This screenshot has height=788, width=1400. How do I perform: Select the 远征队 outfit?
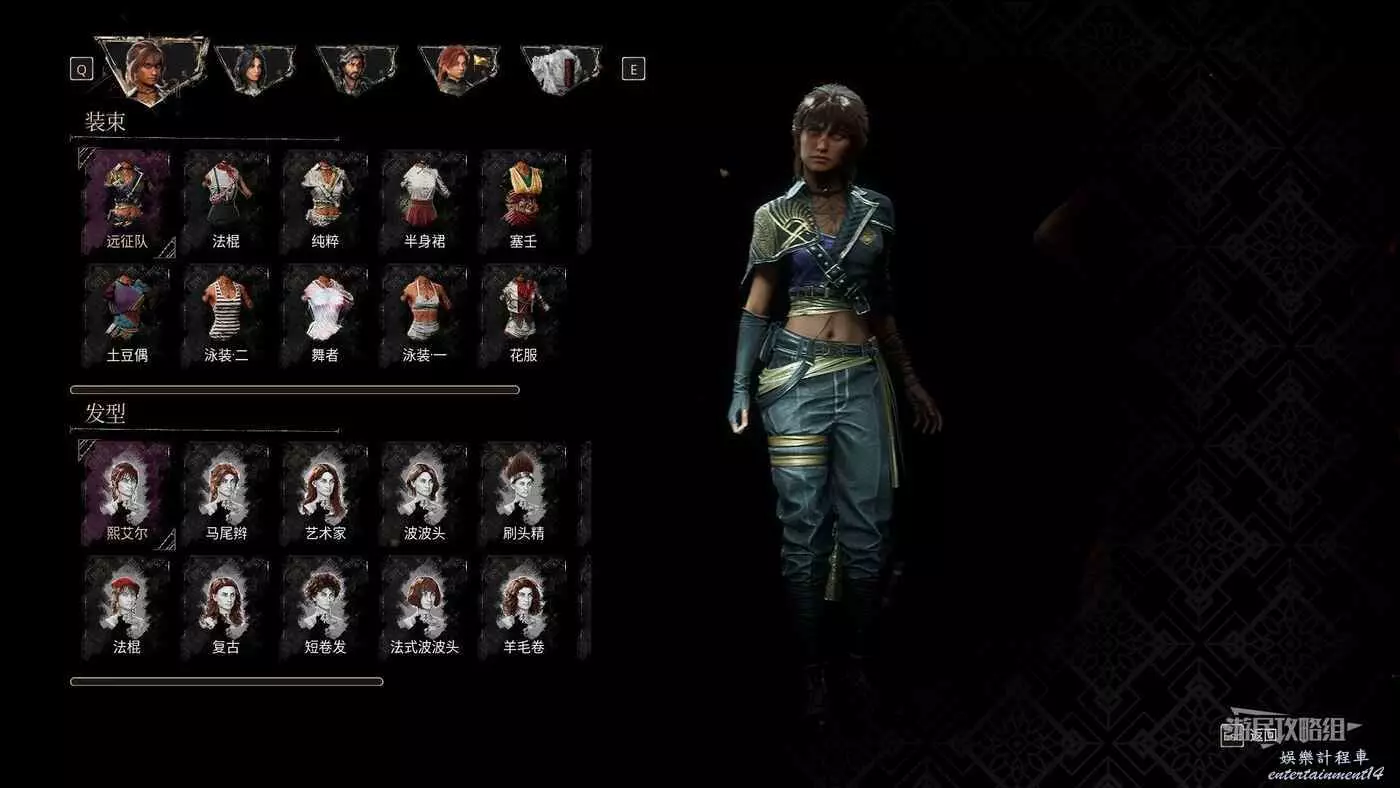click(127, 200)
